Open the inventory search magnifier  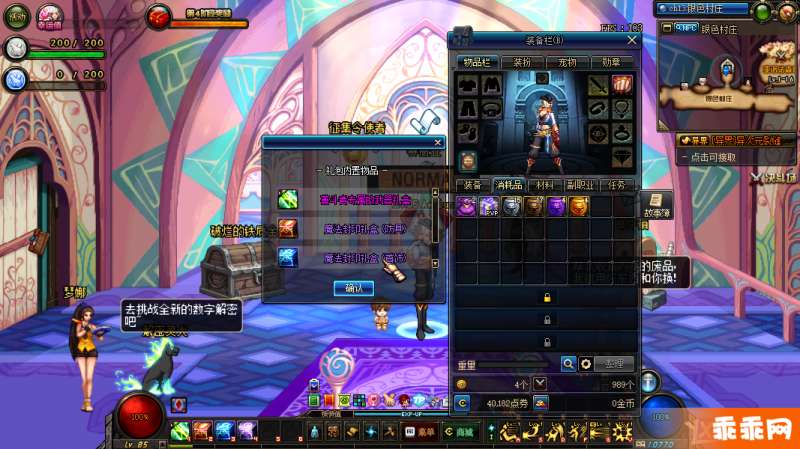pyautogui.click(x=568, y=364)
